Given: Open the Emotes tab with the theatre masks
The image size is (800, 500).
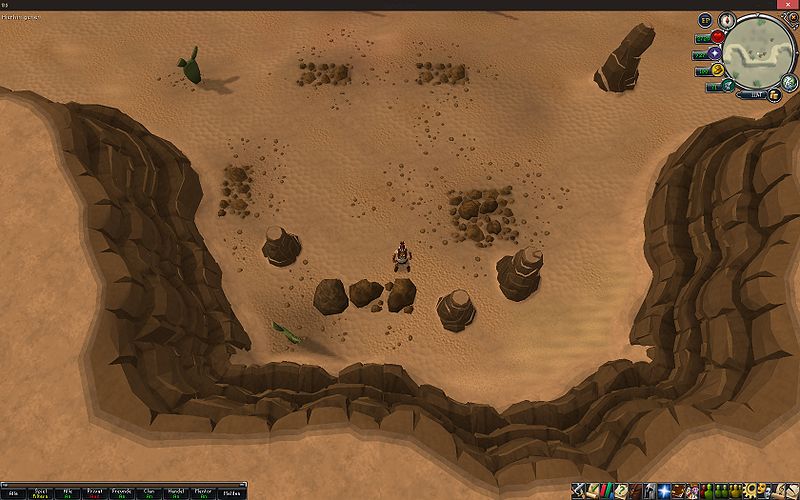Looking at the screenshot, I should 764,490.
